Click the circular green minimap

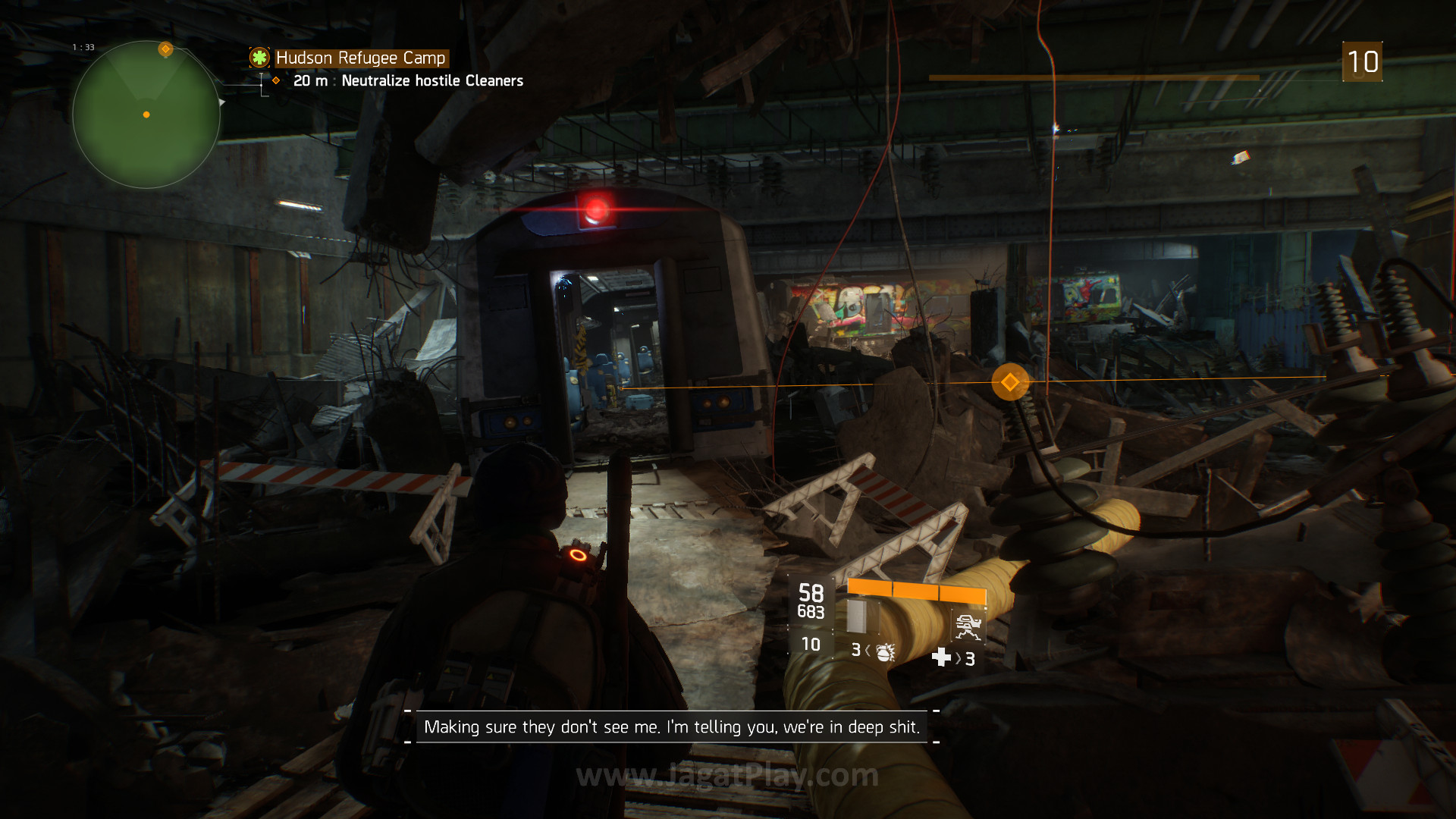coord(146,115)
